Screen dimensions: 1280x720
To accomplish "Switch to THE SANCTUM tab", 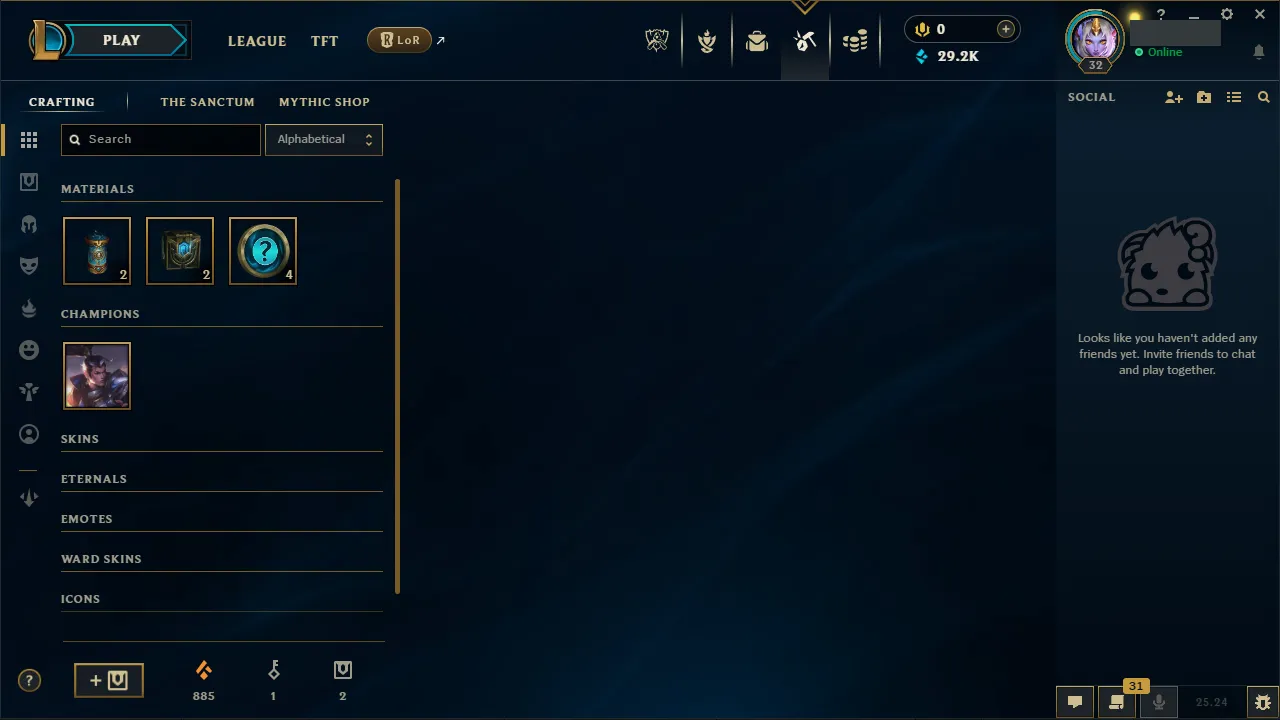I will (x=207, y=101).
